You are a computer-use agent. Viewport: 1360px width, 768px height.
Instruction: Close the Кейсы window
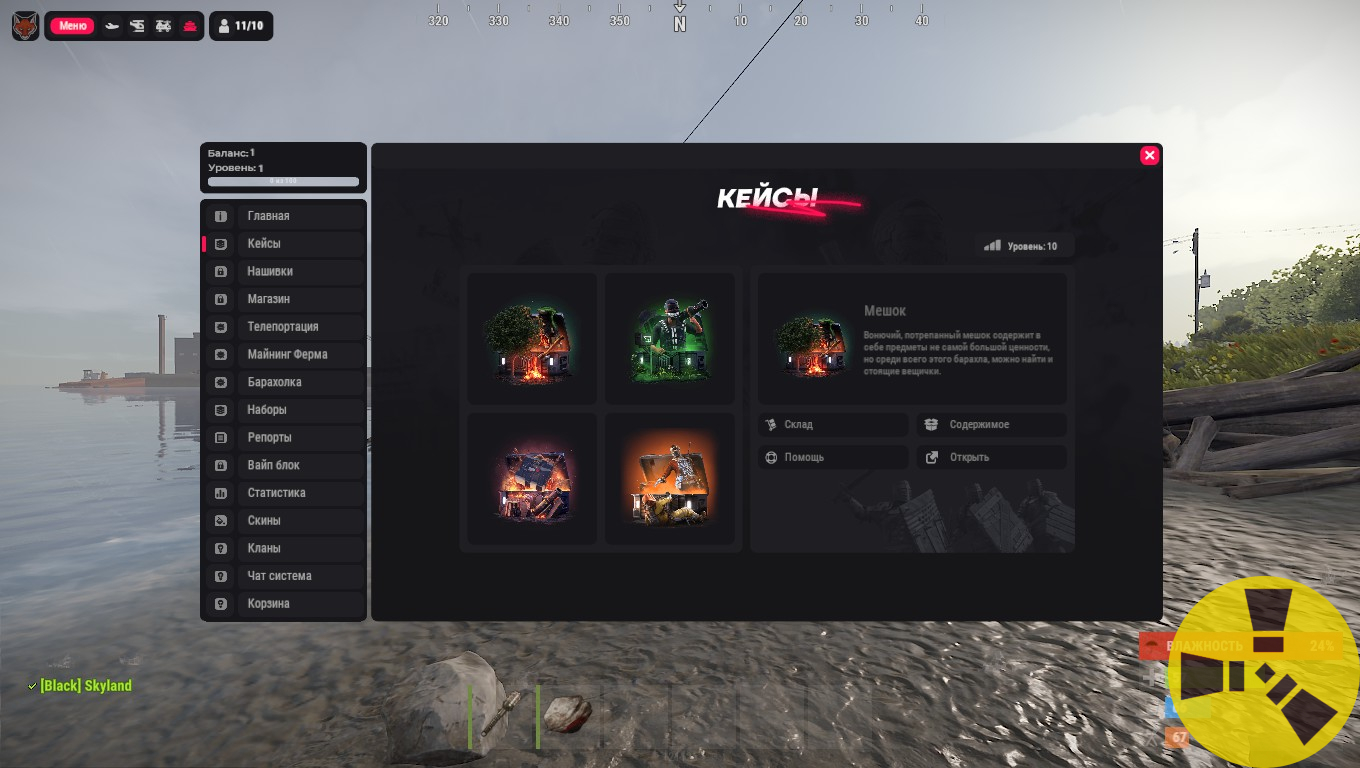click(x=1149, y=155)
